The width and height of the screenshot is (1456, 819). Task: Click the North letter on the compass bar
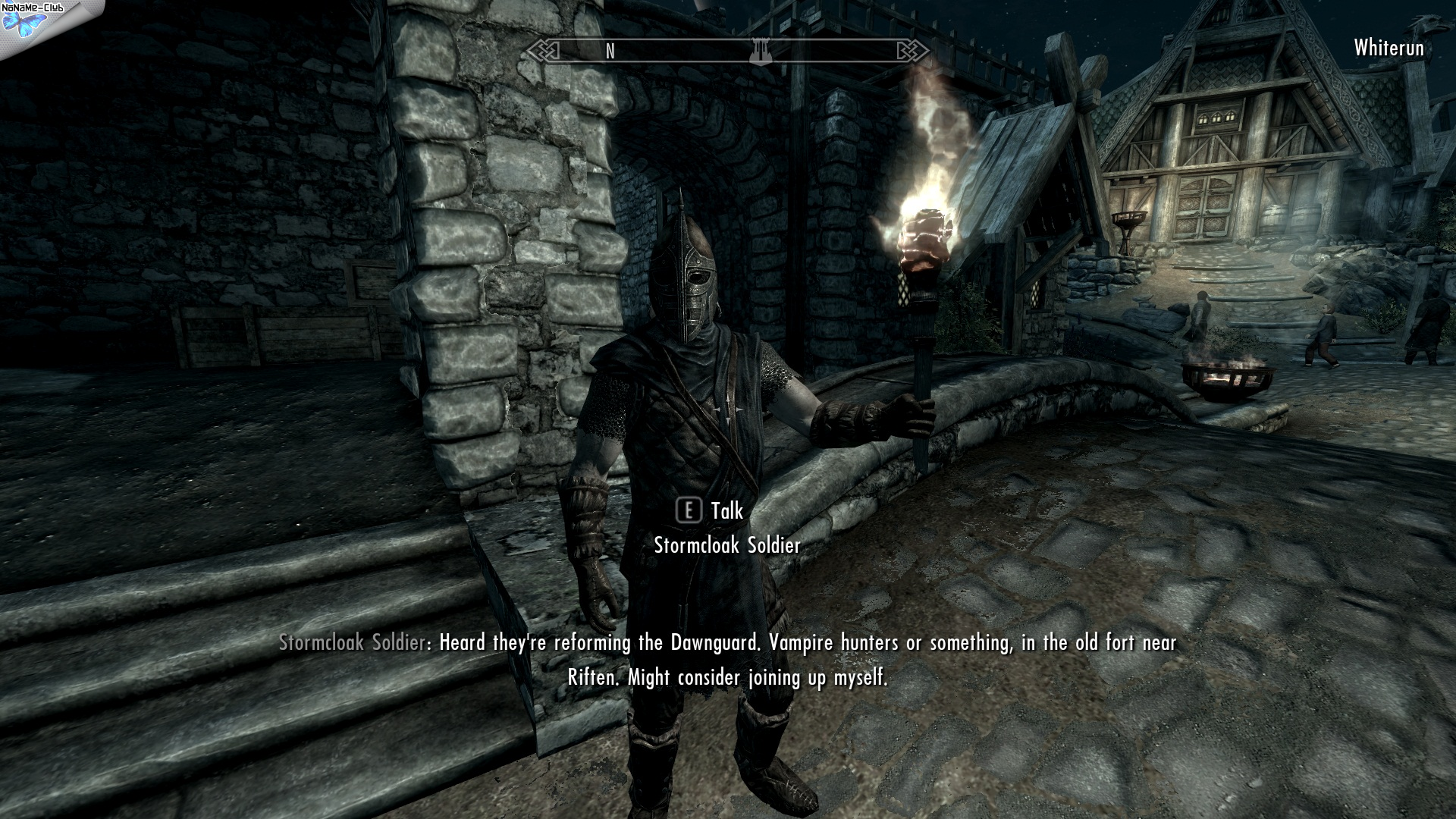[x=610, y=51]
